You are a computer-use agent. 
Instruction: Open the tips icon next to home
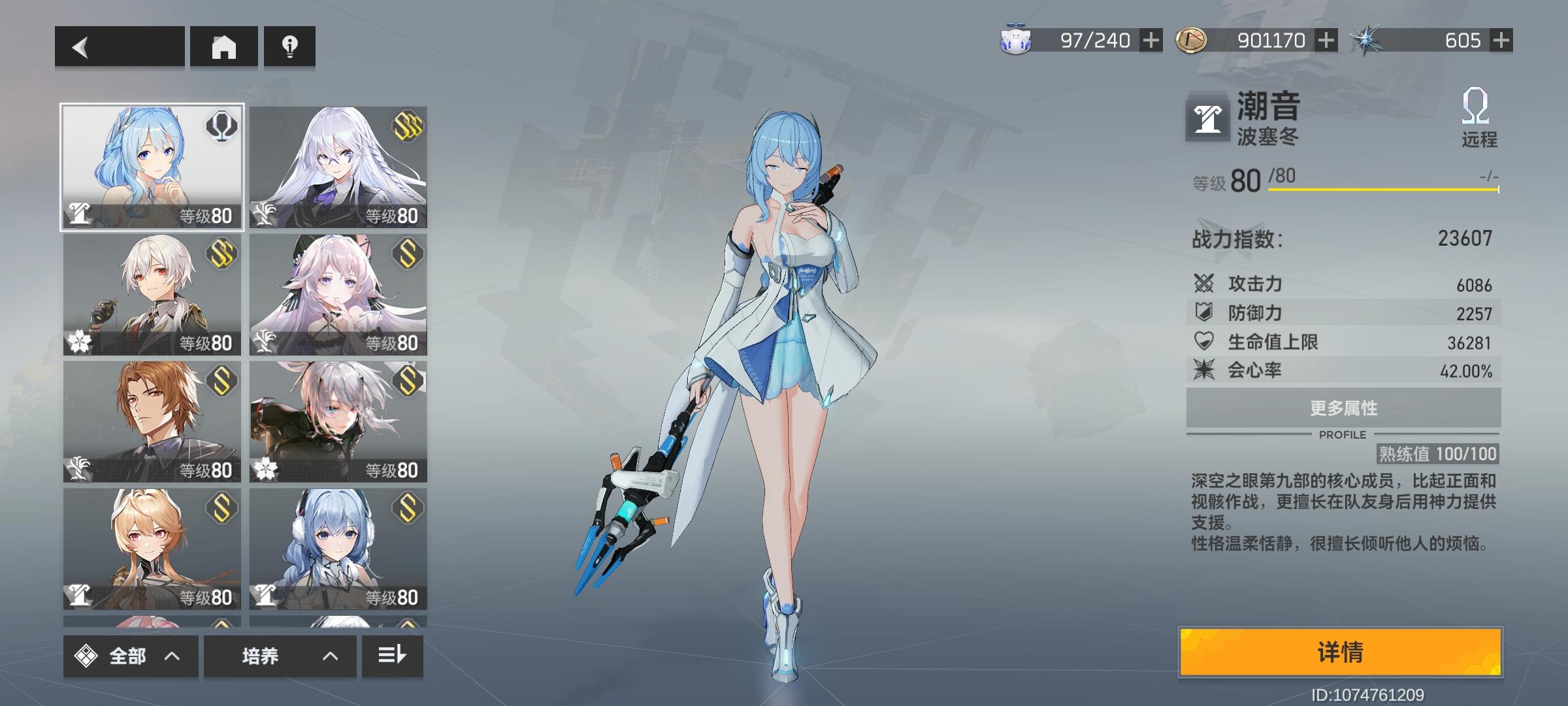tap(289, 46)
